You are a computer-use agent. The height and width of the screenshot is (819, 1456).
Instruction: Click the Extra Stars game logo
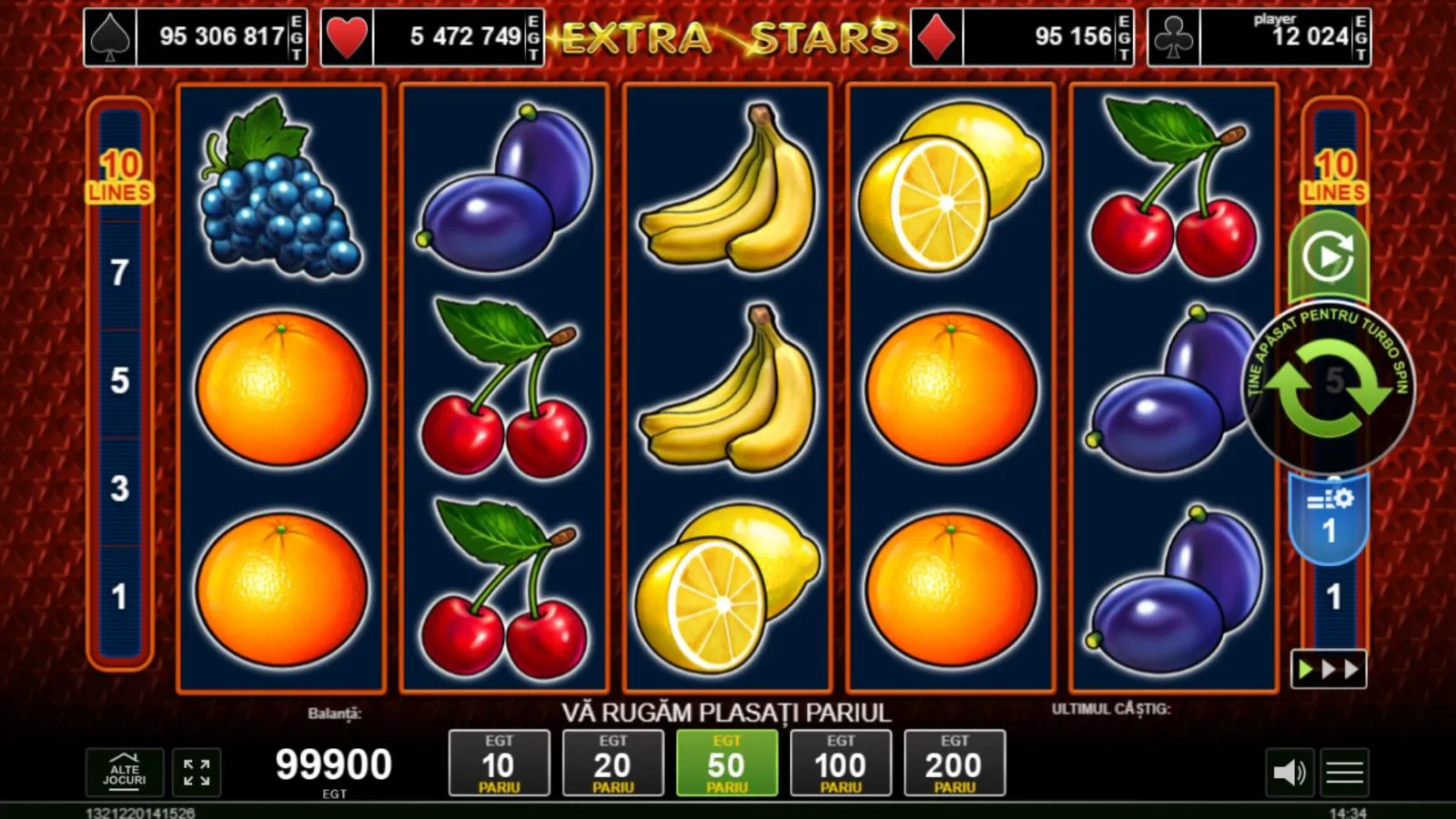(x=728, y=36)
